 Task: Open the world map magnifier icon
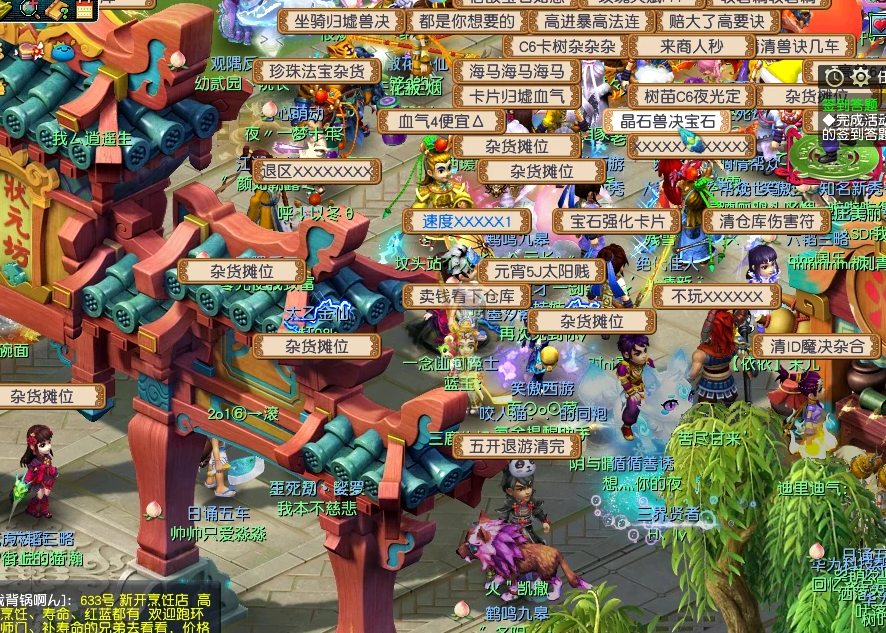[29, 8]
